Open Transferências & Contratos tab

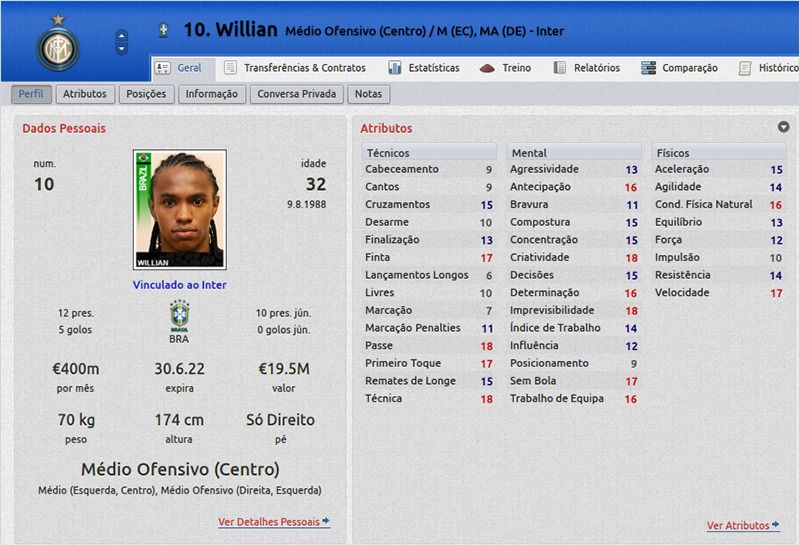coord(295,68)
